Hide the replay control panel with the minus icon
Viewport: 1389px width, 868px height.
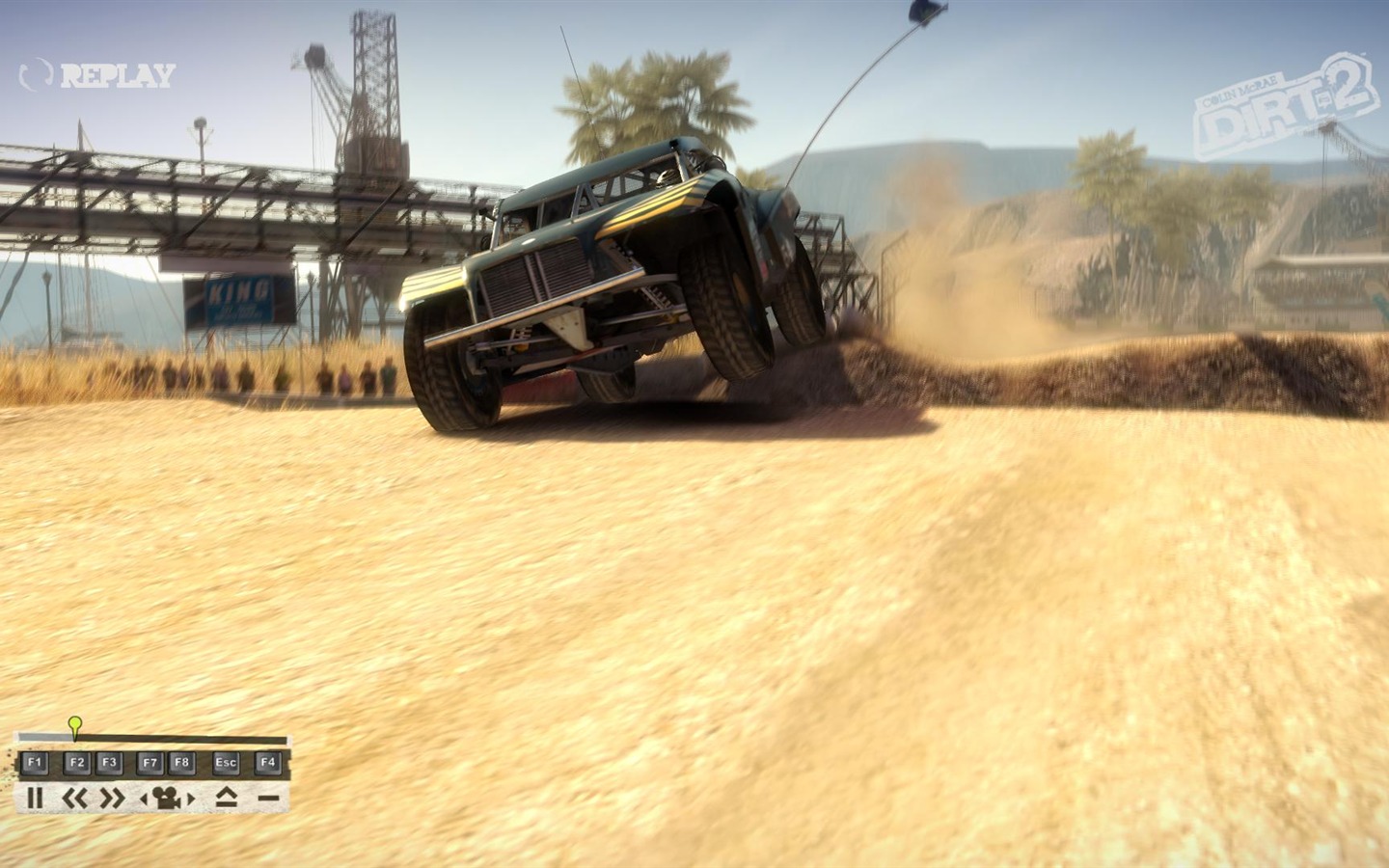pos(268,799)
